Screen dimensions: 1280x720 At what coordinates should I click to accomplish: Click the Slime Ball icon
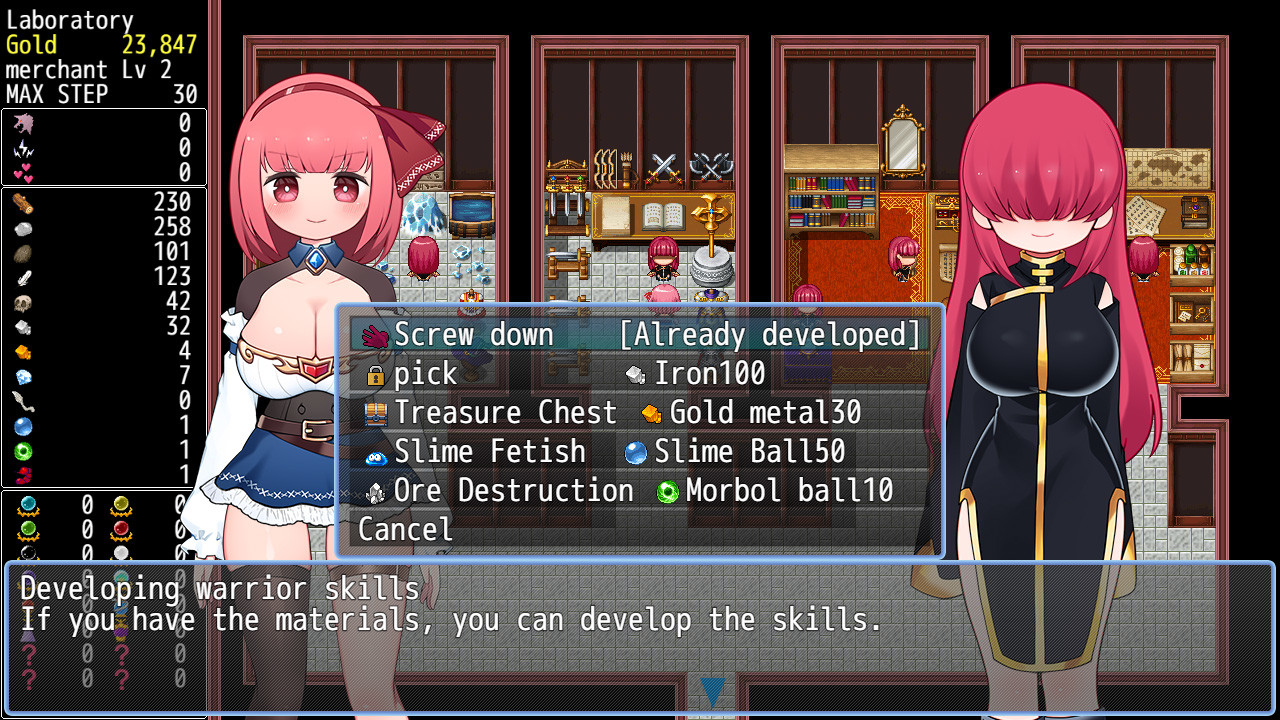pyautogui.click(x=636, y=452)
